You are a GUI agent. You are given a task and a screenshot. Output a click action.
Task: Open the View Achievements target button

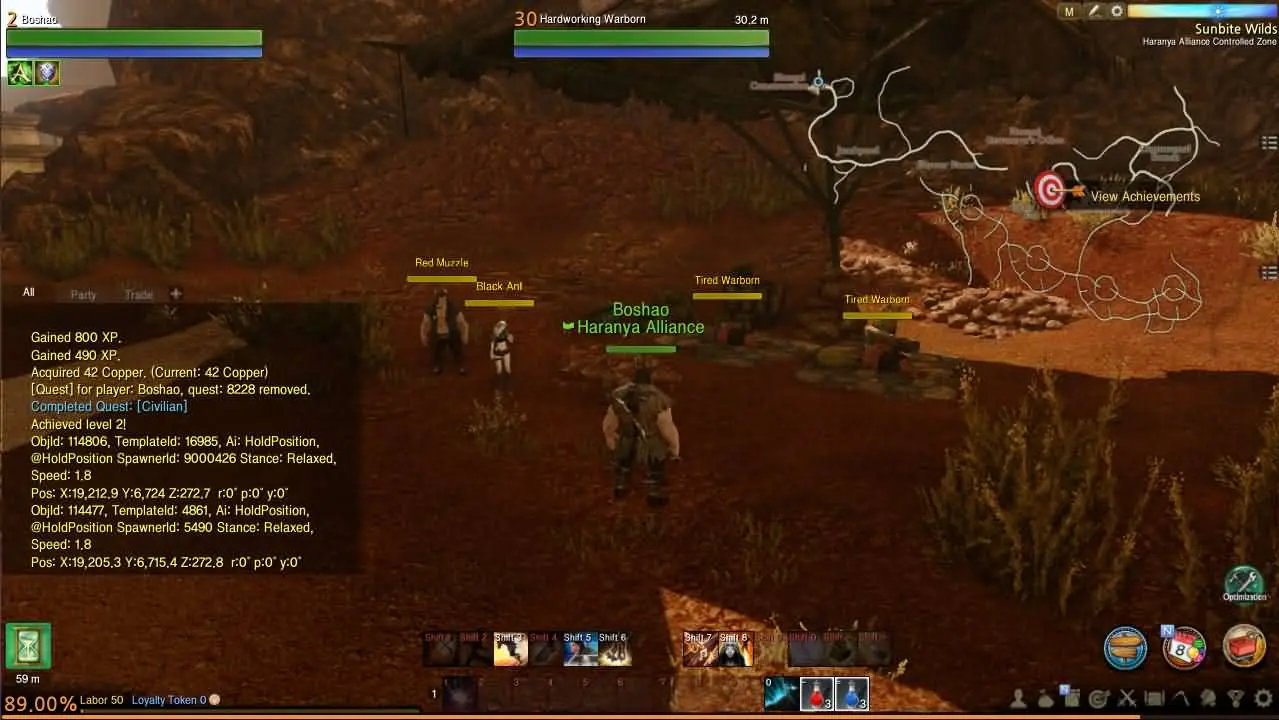1050,190
